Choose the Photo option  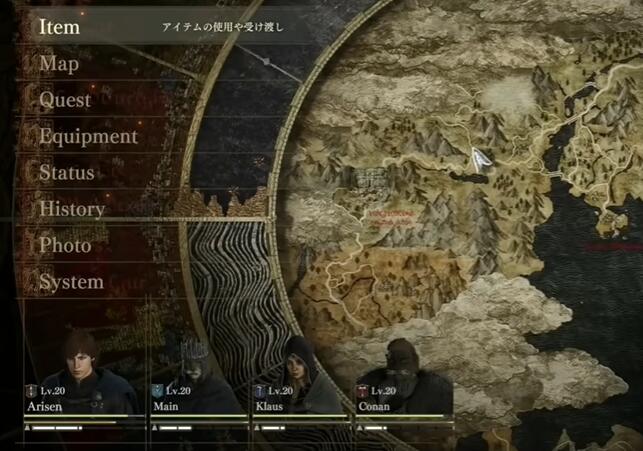pyautogui.click(x=65, y=245)
